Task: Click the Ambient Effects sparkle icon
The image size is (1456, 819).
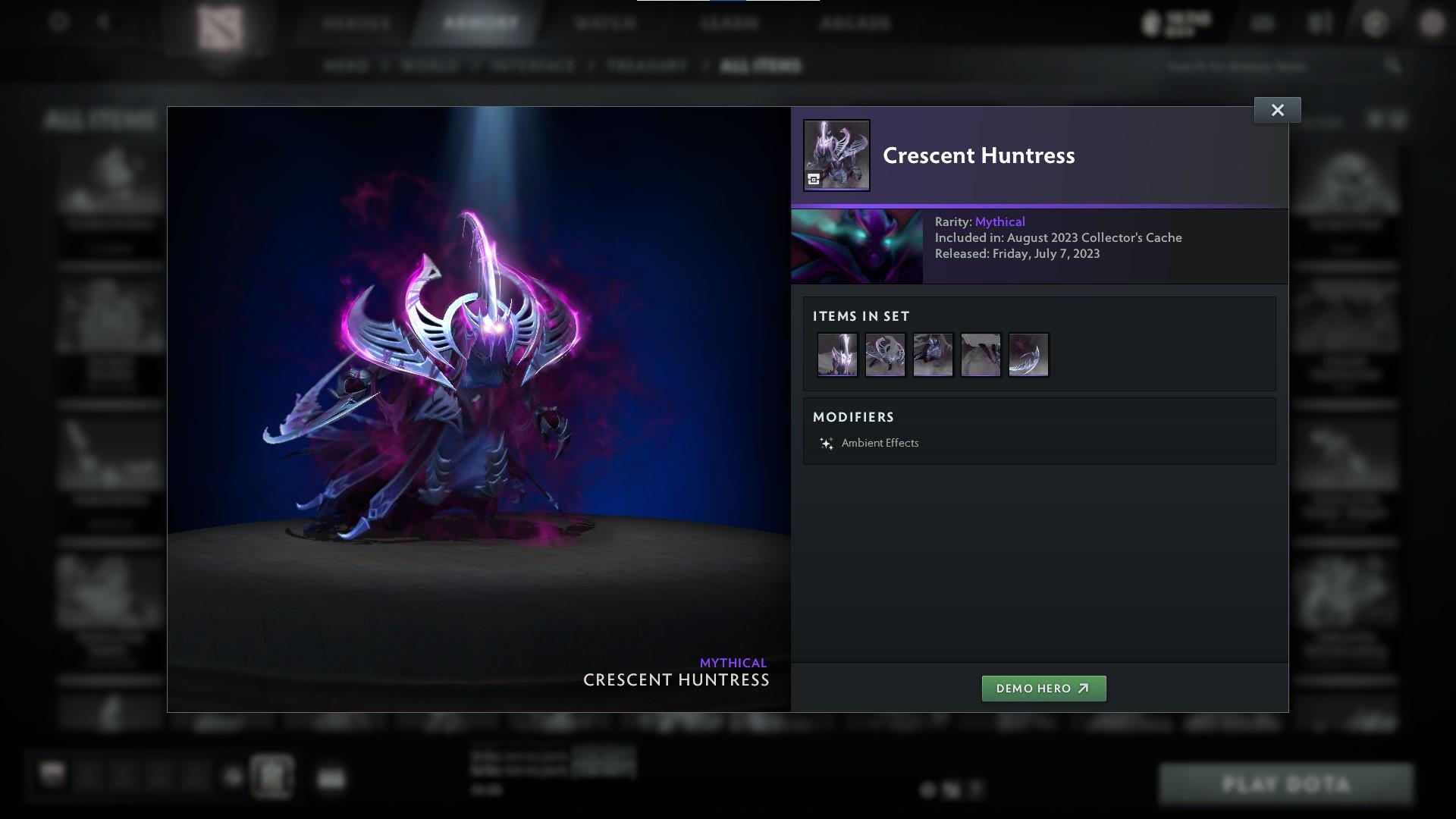Action: point(826,443)
